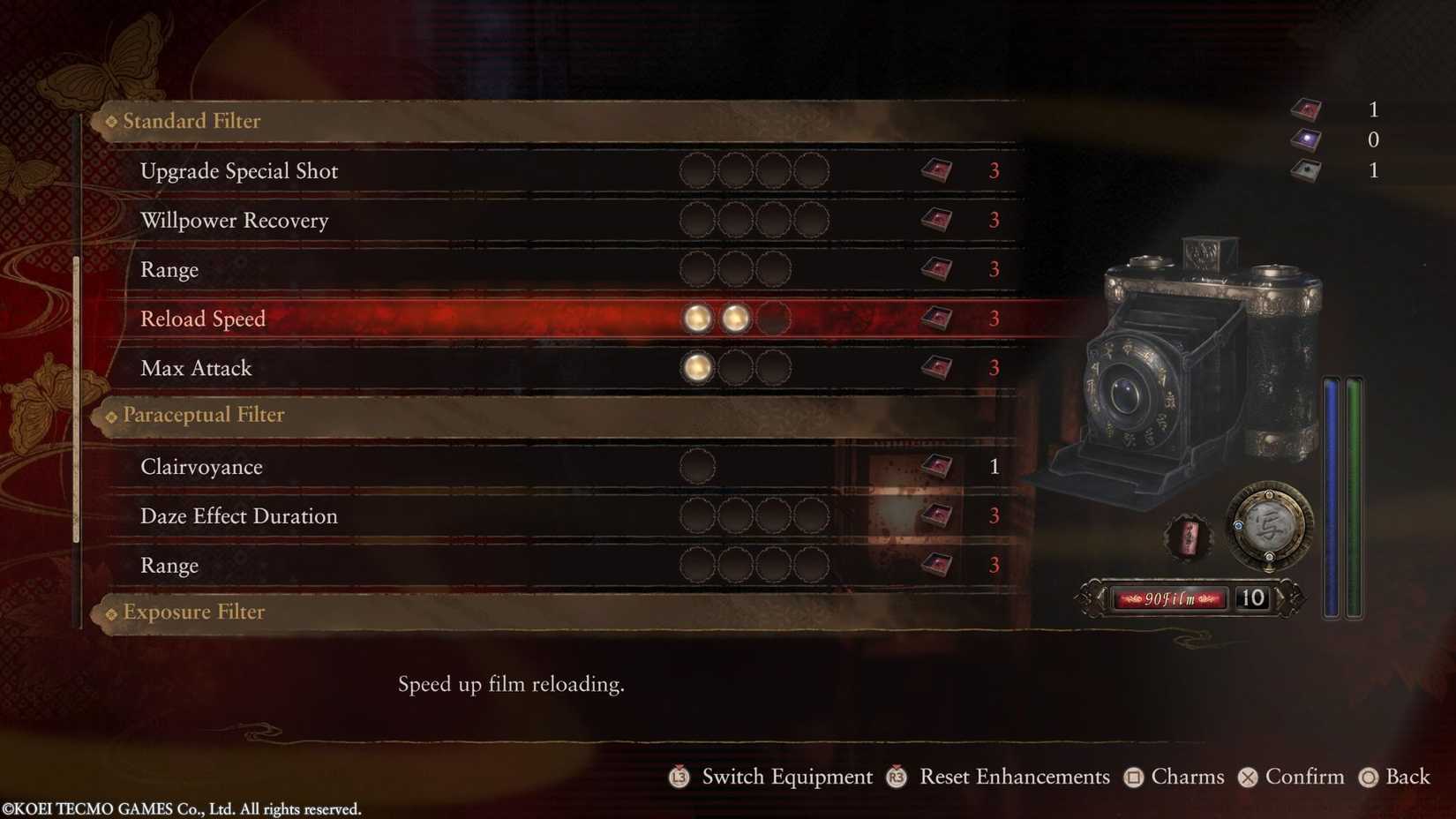Screen dimensions: 1456x819
Task: Click the black film stock icon with count one
Action: [1305, 170]
